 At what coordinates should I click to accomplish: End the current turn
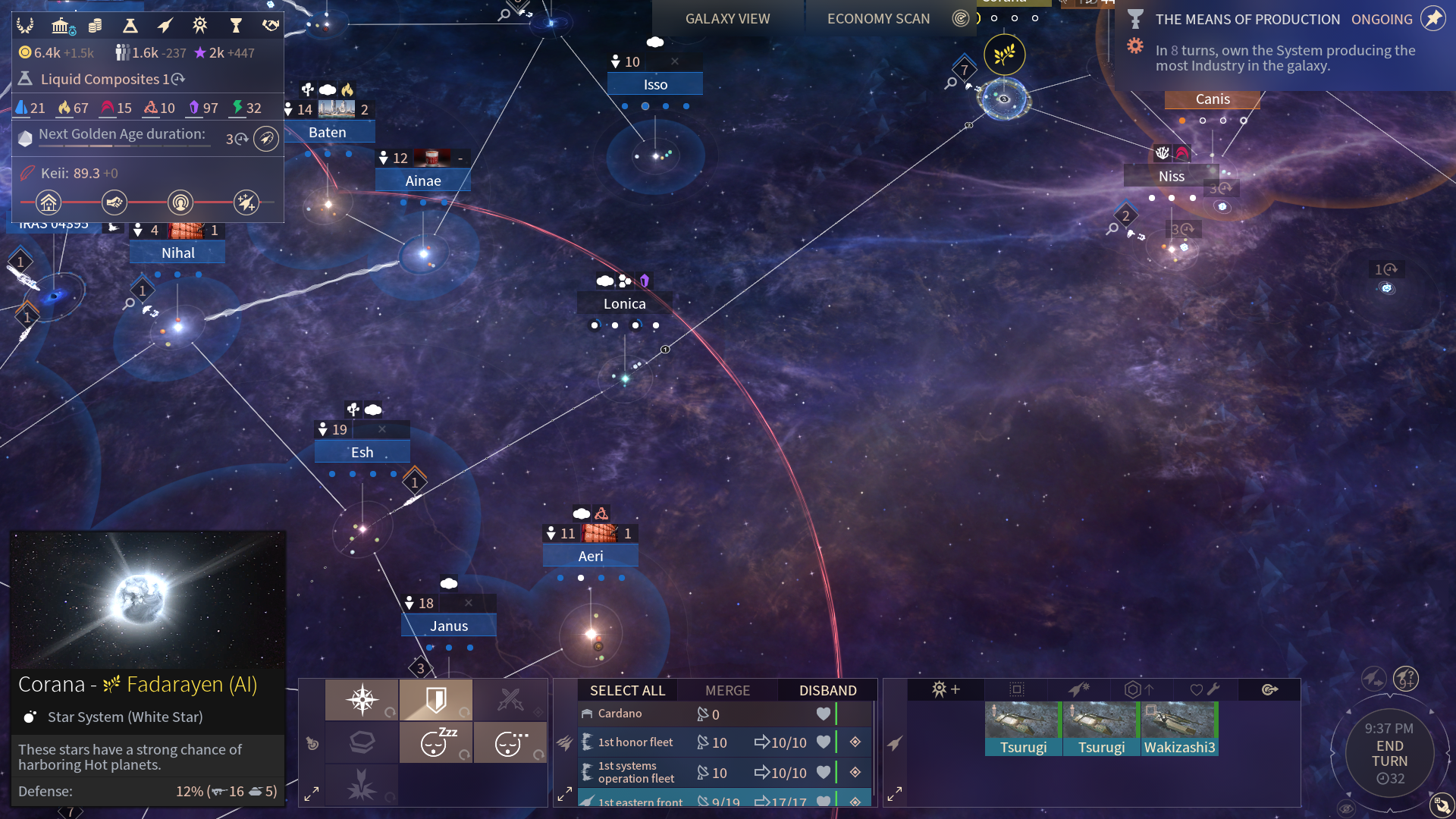click(x=1389, y=753)
